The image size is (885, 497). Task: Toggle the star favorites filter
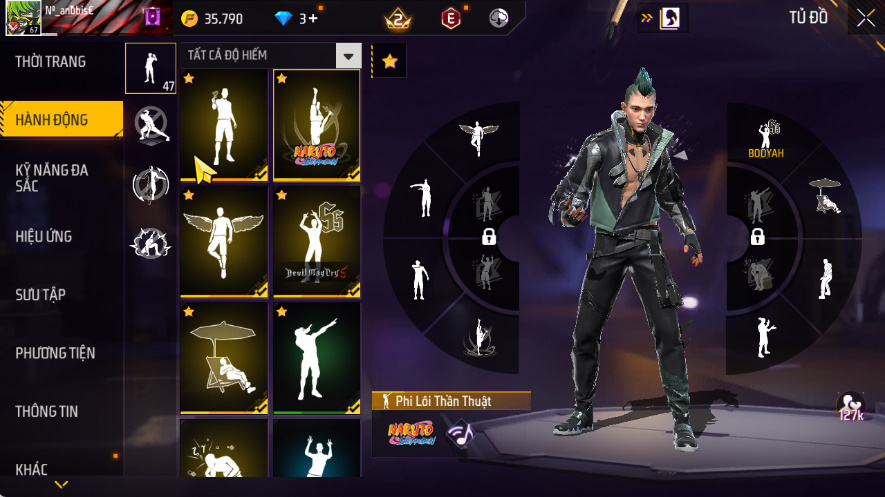389,61
